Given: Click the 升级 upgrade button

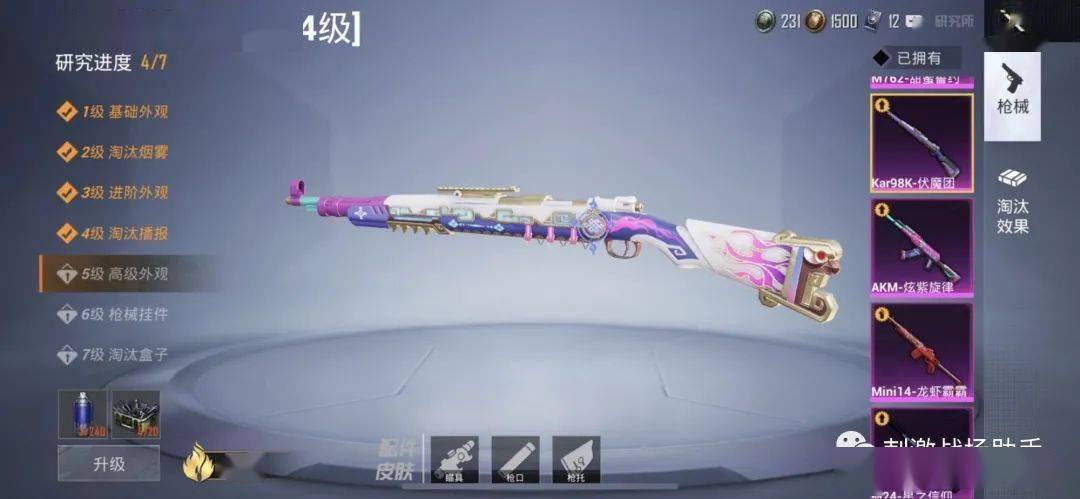Looking at the screenshot, I should coord(108,464).
